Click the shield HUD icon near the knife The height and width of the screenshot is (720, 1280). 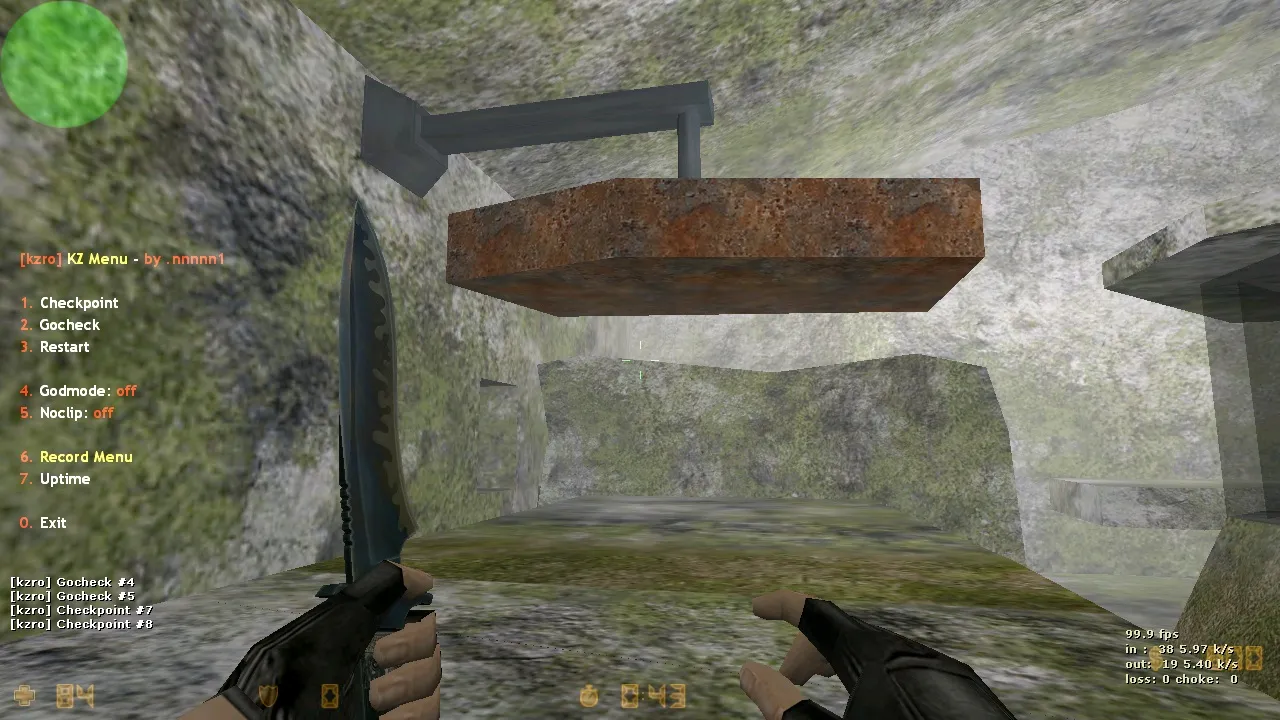268,695
